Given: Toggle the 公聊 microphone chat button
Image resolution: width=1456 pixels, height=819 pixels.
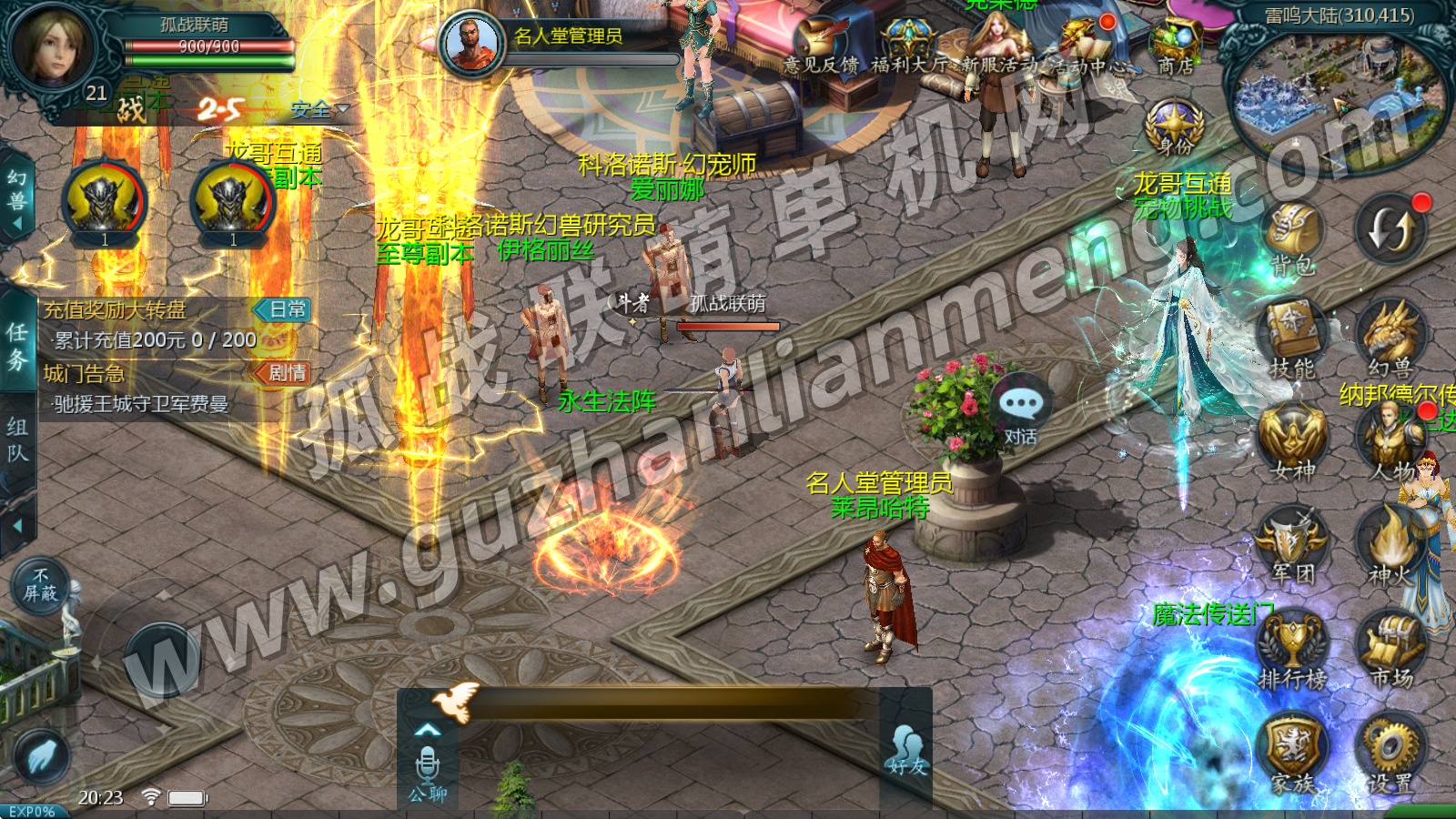Looking at the screenshot, I should (427, 773).
